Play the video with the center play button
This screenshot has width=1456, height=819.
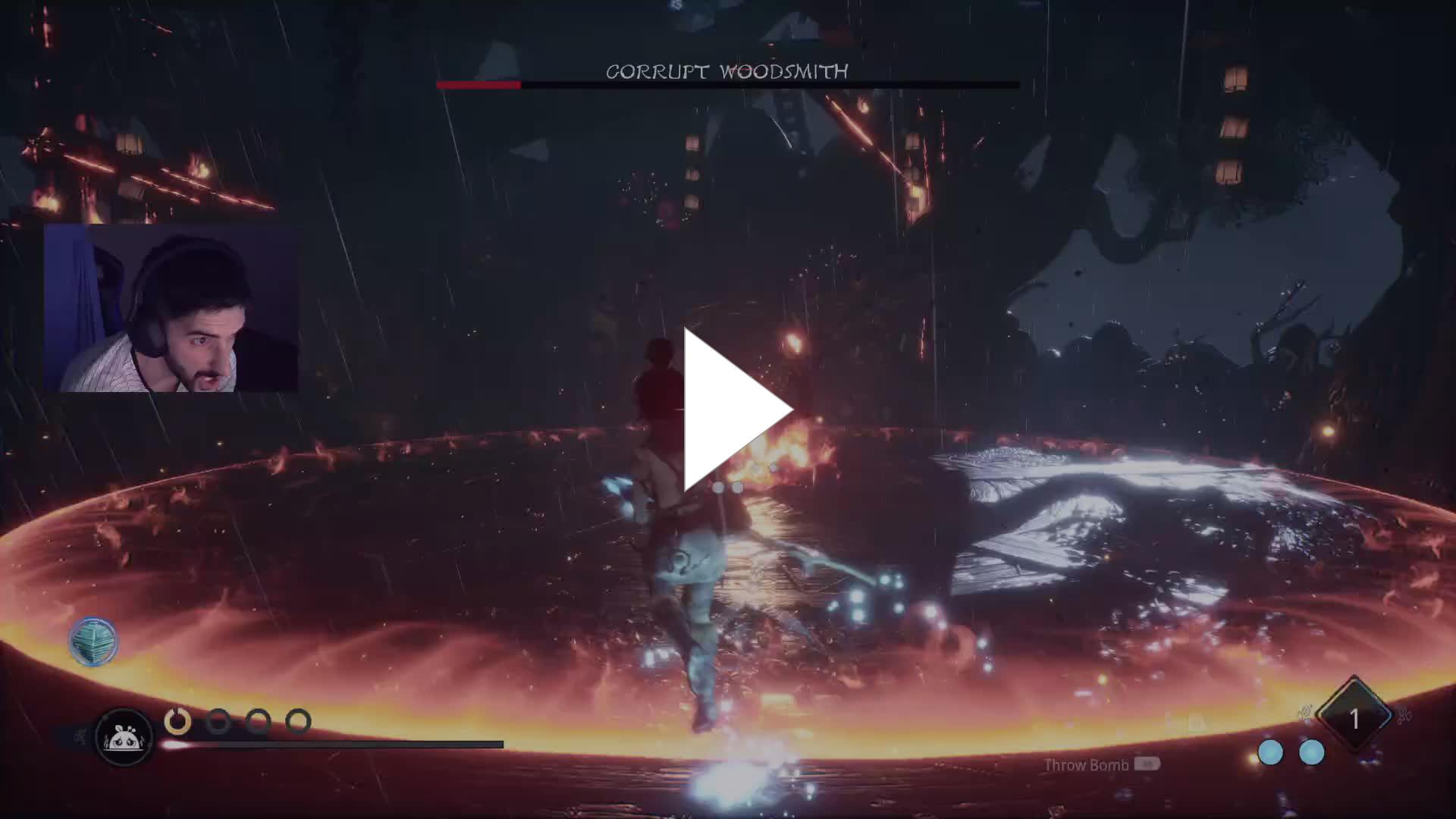point(734,410)
